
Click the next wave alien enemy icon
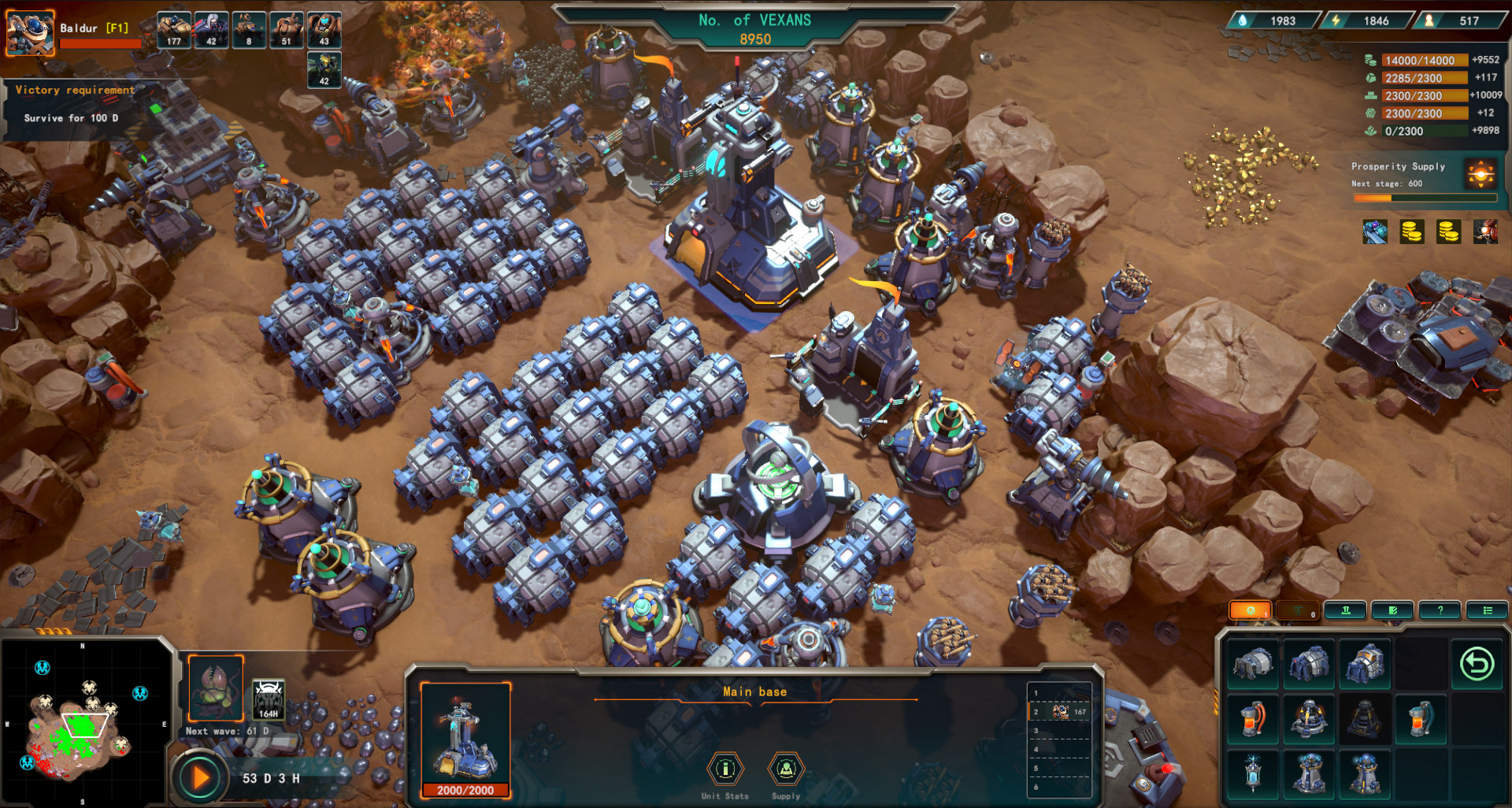coord(216,688)
